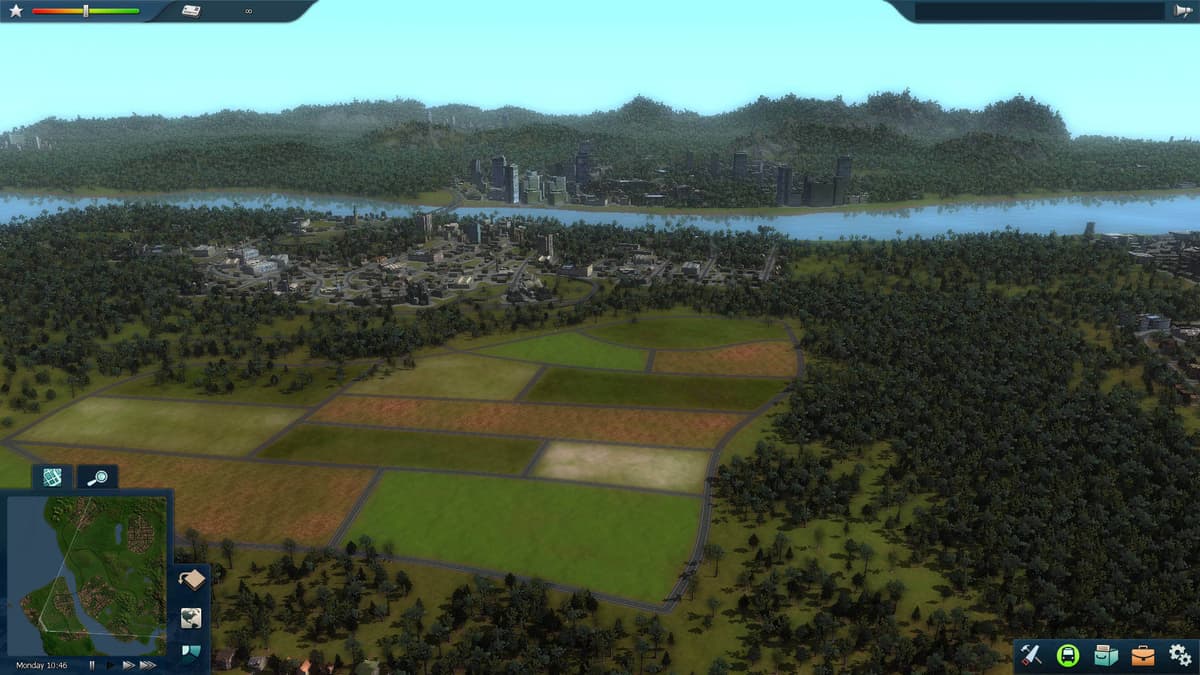
Task: Open the globe map overview icon
Action: [x=191, y=618]
